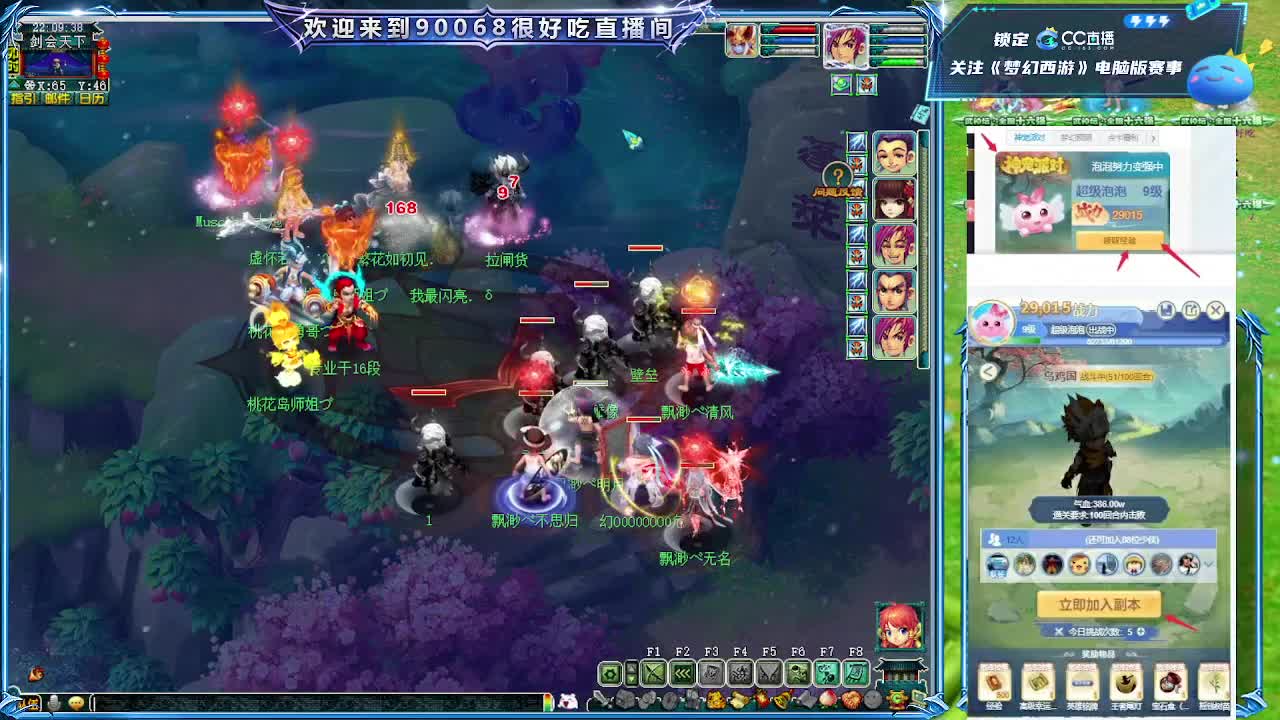Open the 邮件 (Mail) menu at top left
The image size is (1280, 720).
(58, 99)
